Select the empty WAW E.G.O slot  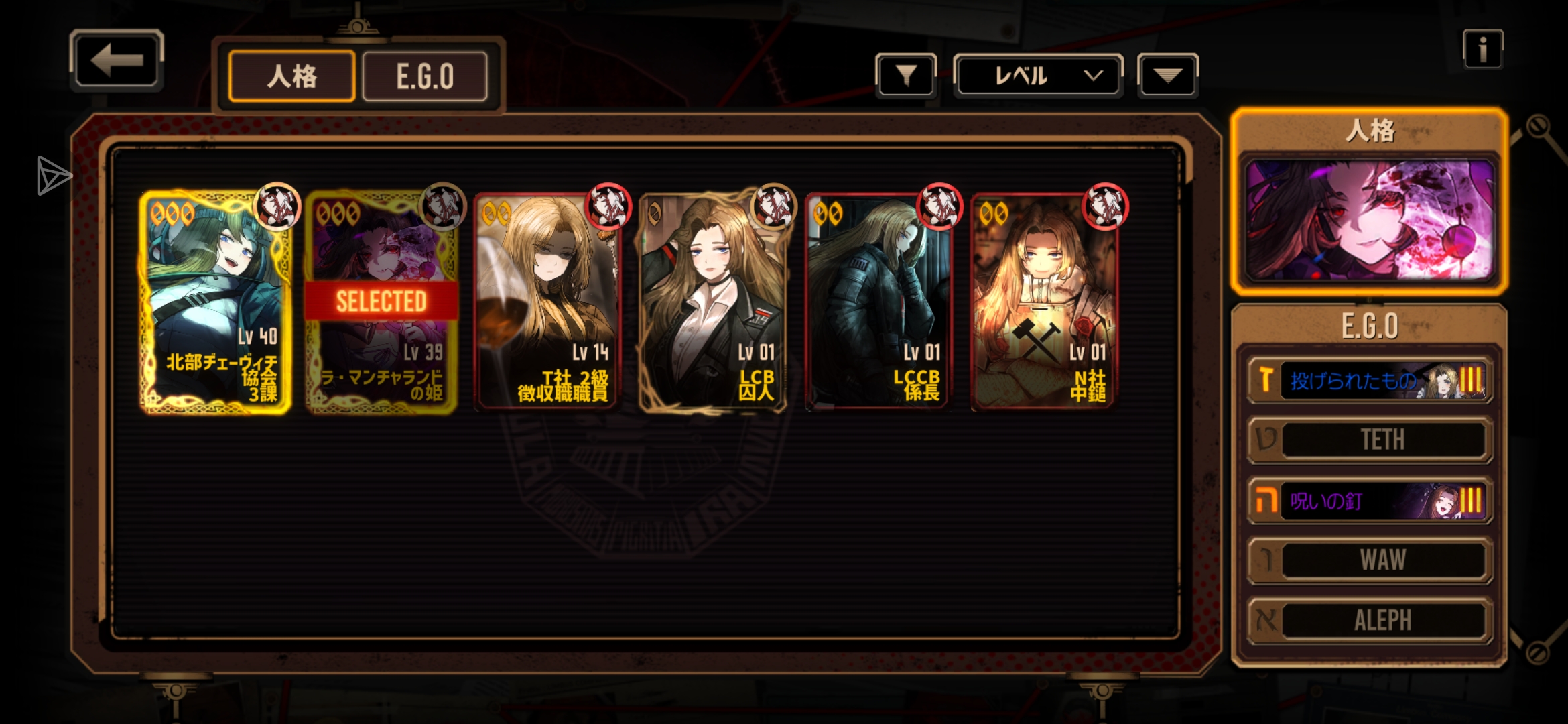(x=1370, y=560)
